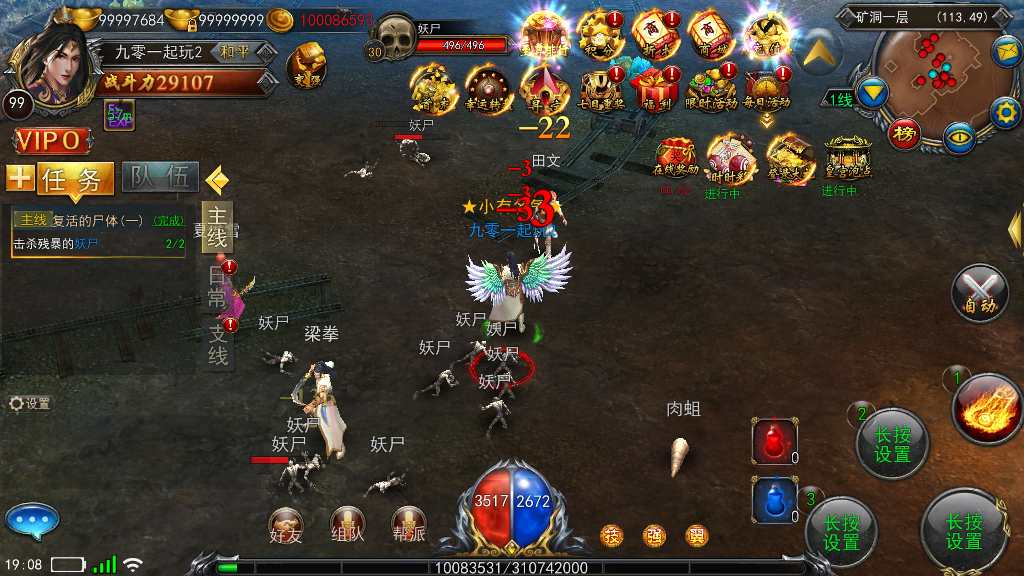1024x576 pixels.
Task: Use the red health potion slot
Action: 775,442
